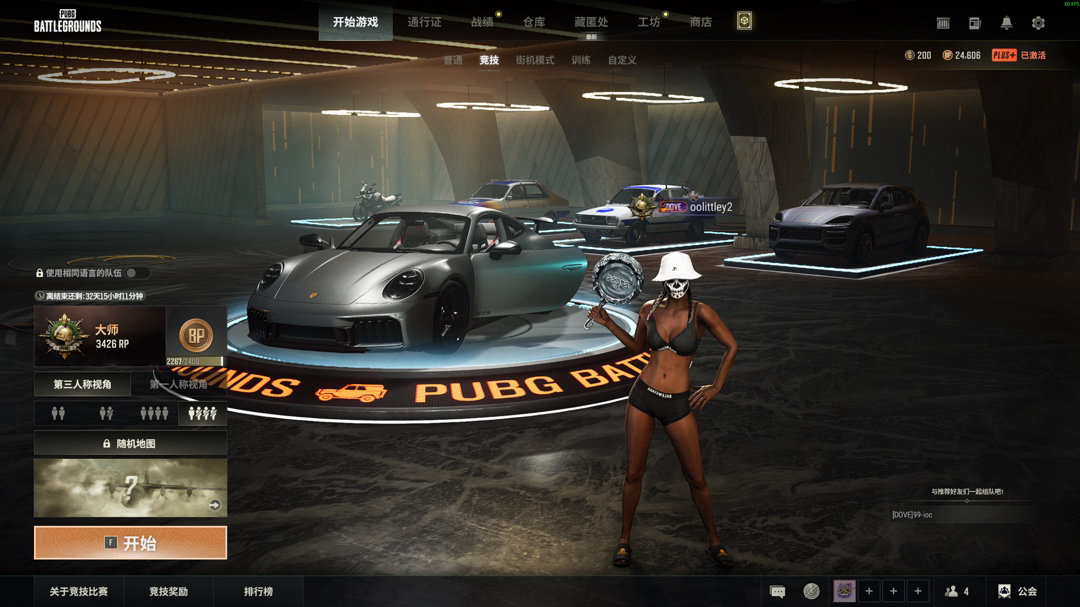This screenshot has width=1080, height=607.
Task: Open settings with the gear icon
Action: [1038, 23]
